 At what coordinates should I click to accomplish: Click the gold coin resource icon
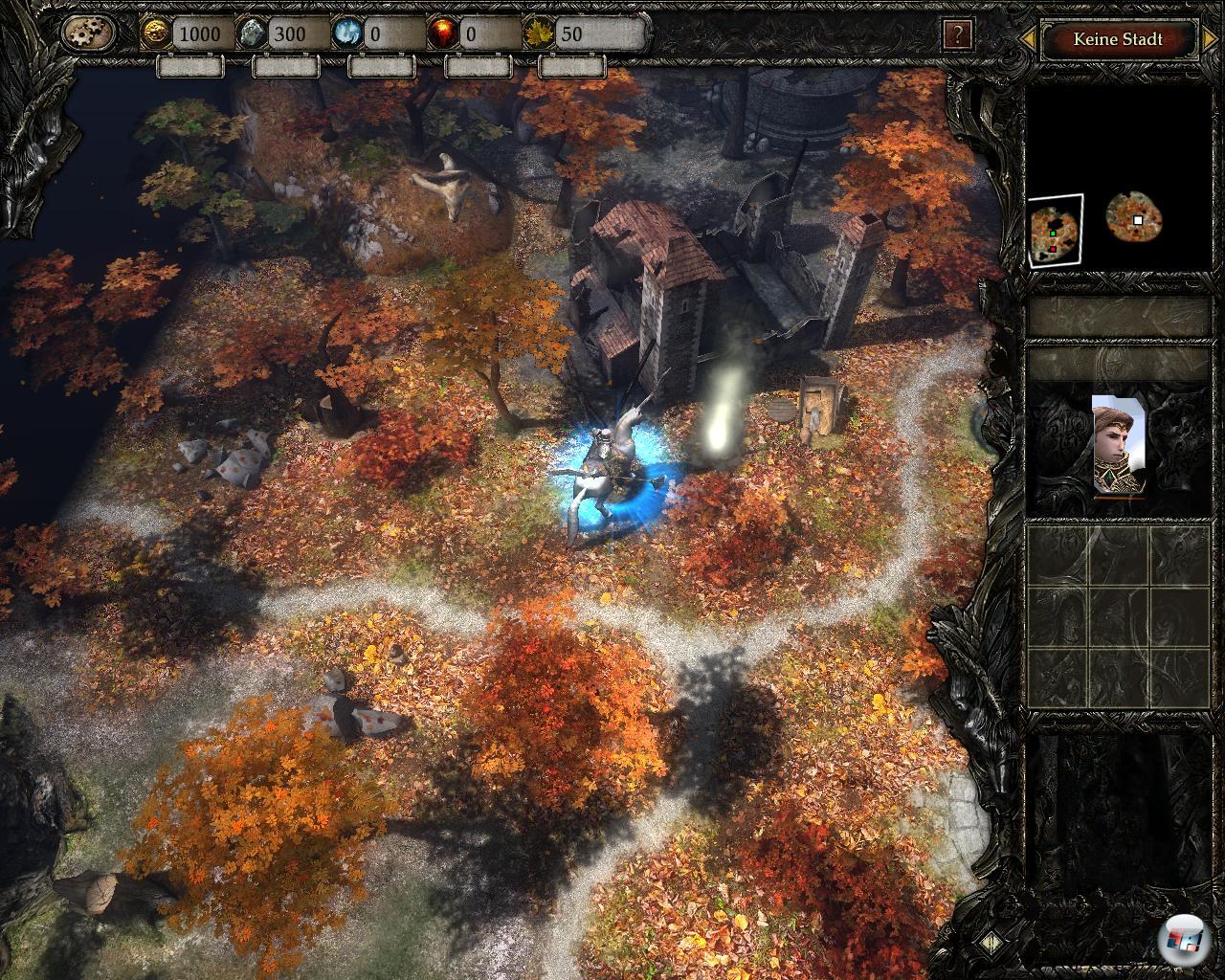pos(156,33)
